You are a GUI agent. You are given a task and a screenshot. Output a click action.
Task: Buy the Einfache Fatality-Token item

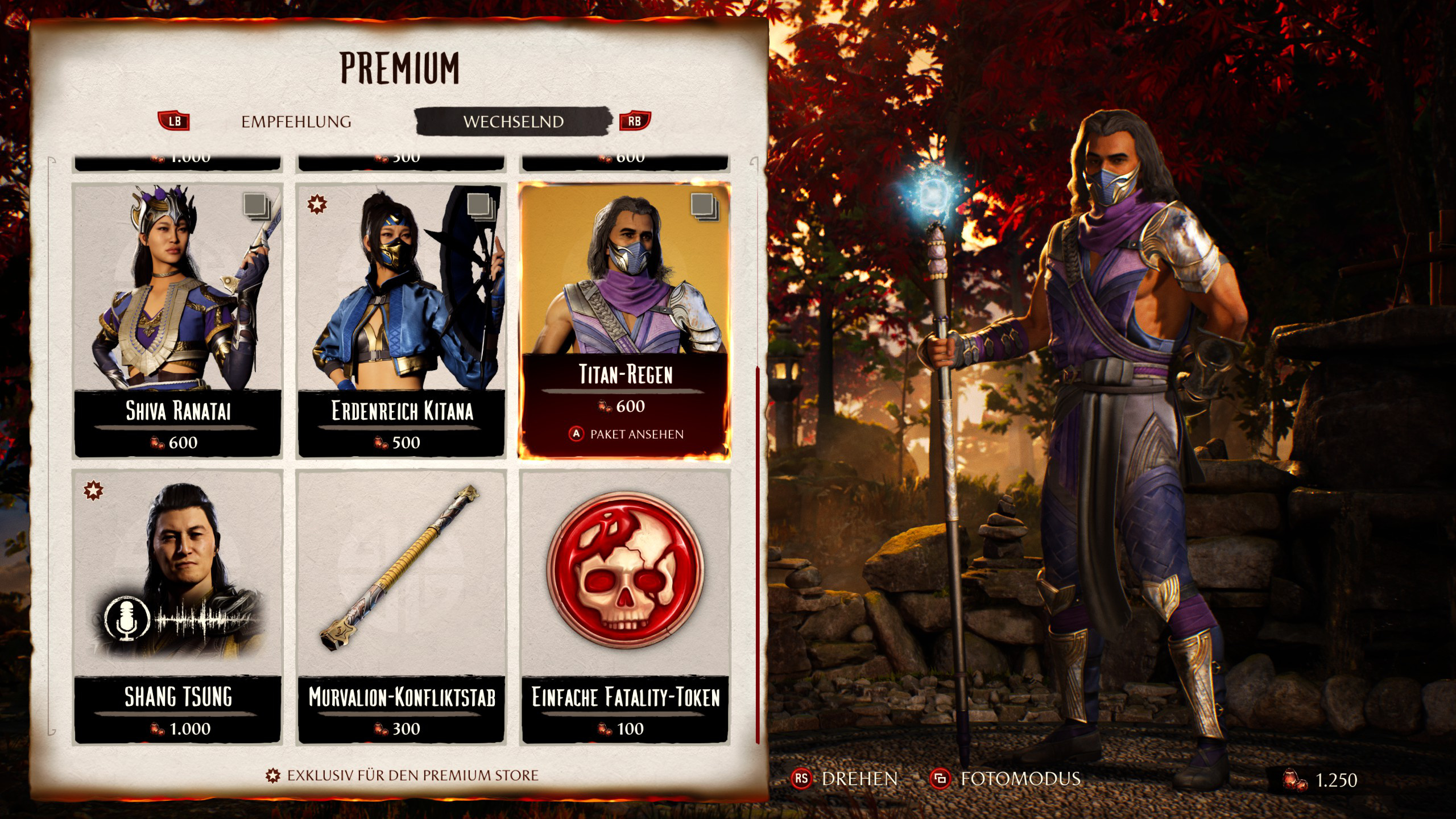(624, 606)
